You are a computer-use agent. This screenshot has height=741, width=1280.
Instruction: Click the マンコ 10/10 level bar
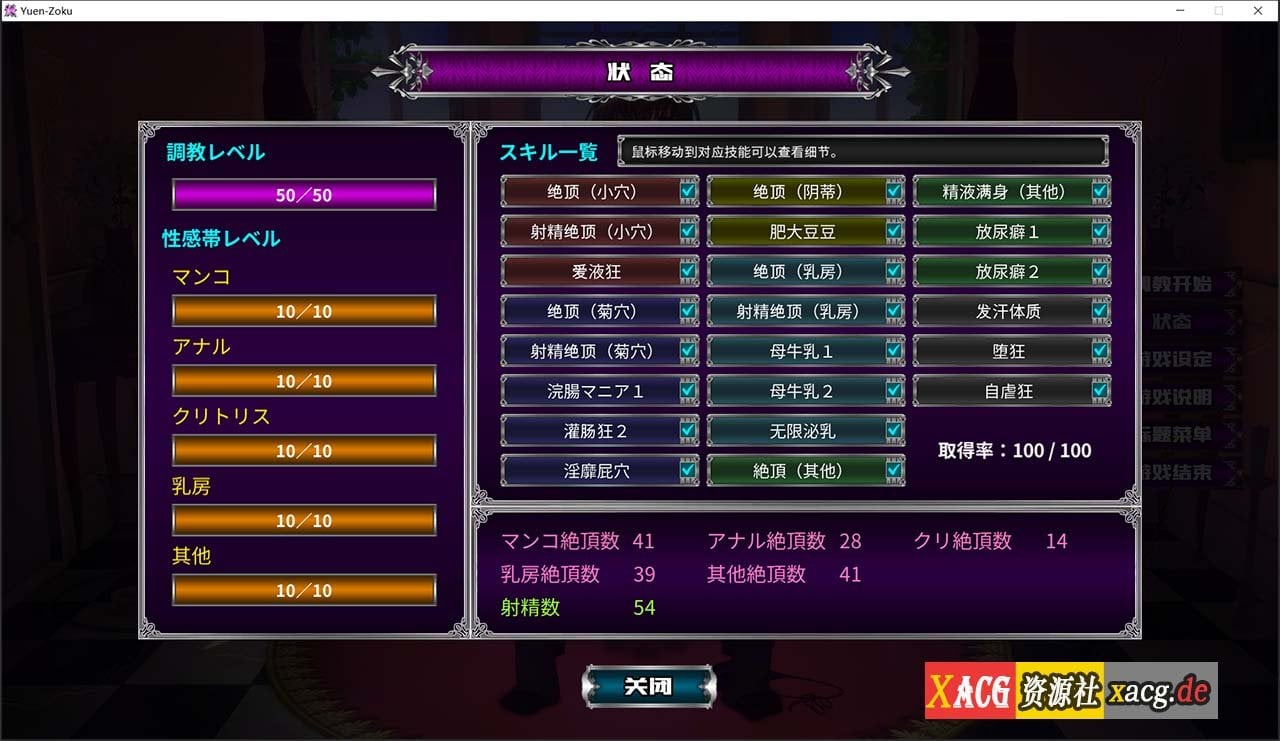tap(303, 311)
